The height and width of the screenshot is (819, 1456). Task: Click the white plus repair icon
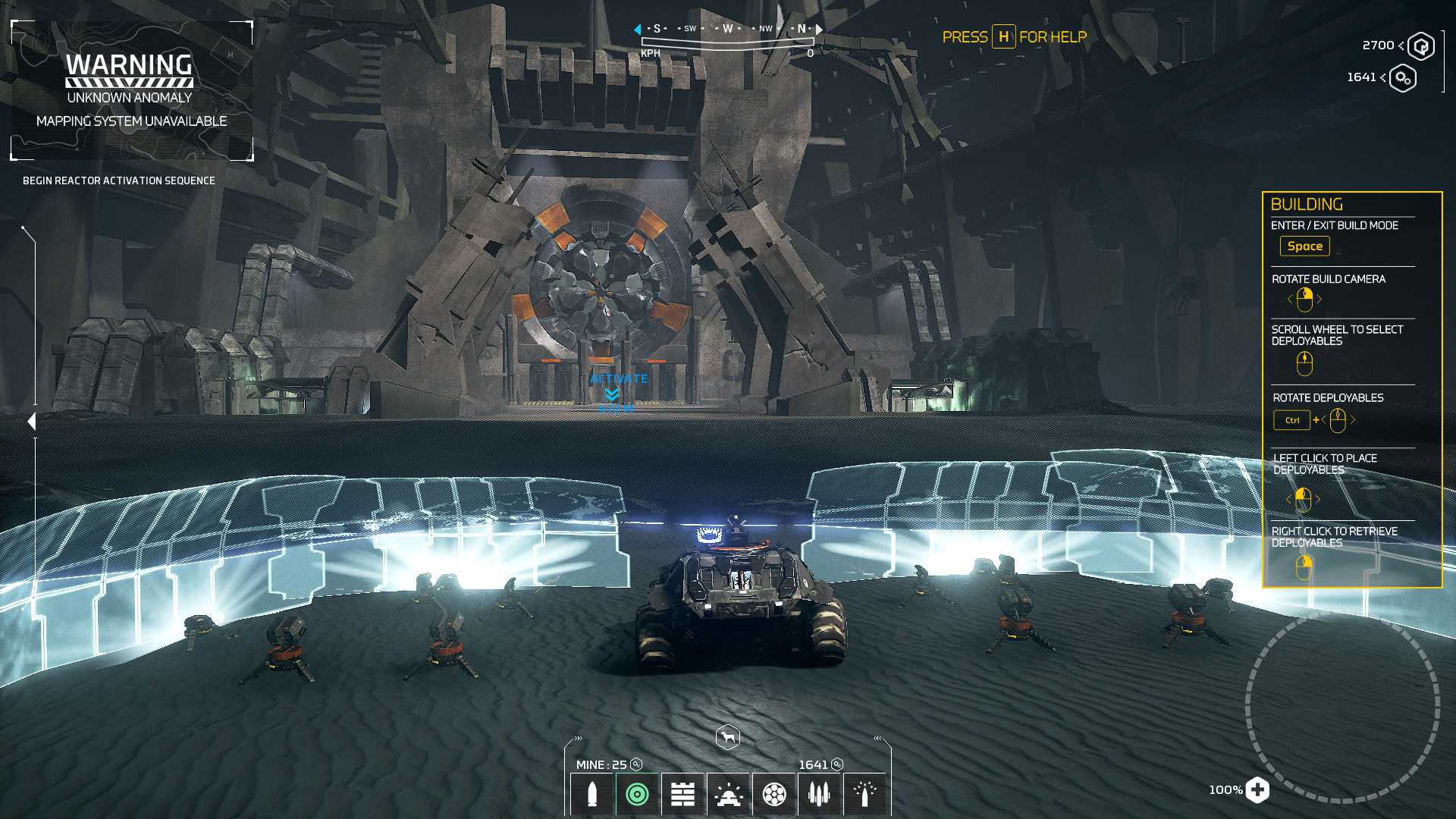pyautogui.click(x=1257, y=789)
